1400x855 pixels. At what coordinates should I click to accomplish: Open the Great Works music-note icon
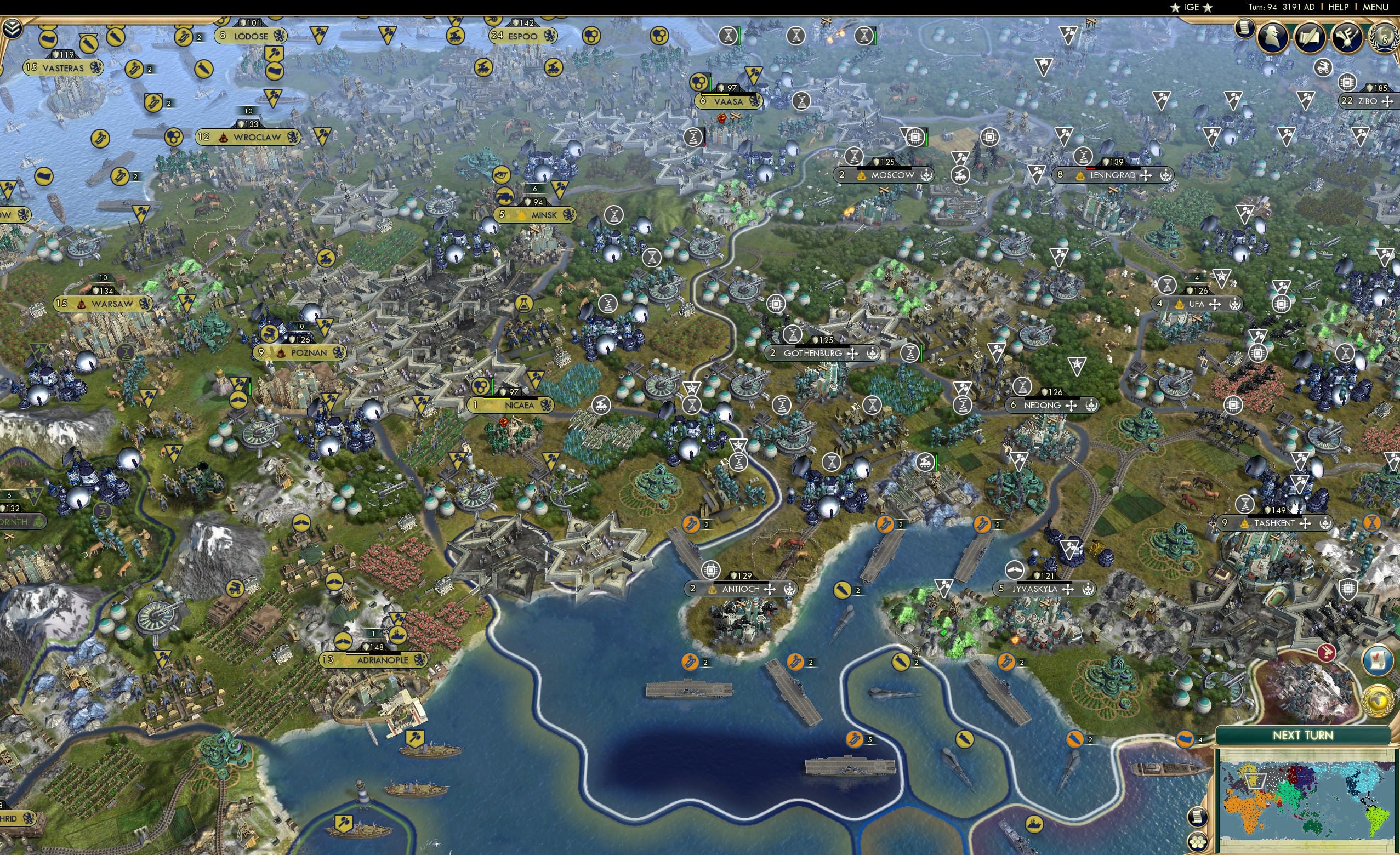1347,38
